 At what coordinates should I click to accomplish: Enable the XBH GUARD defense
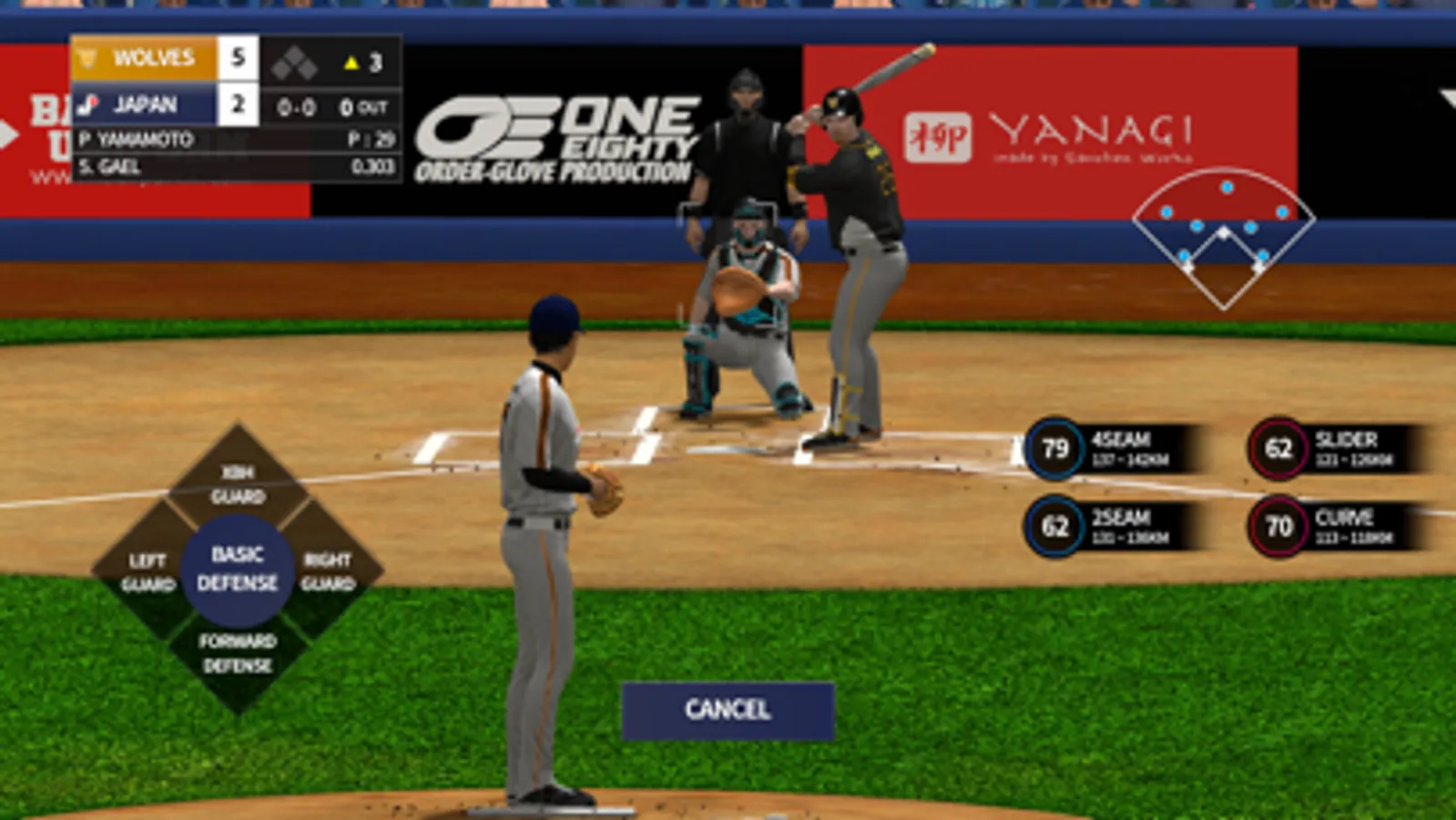[238, 483]
